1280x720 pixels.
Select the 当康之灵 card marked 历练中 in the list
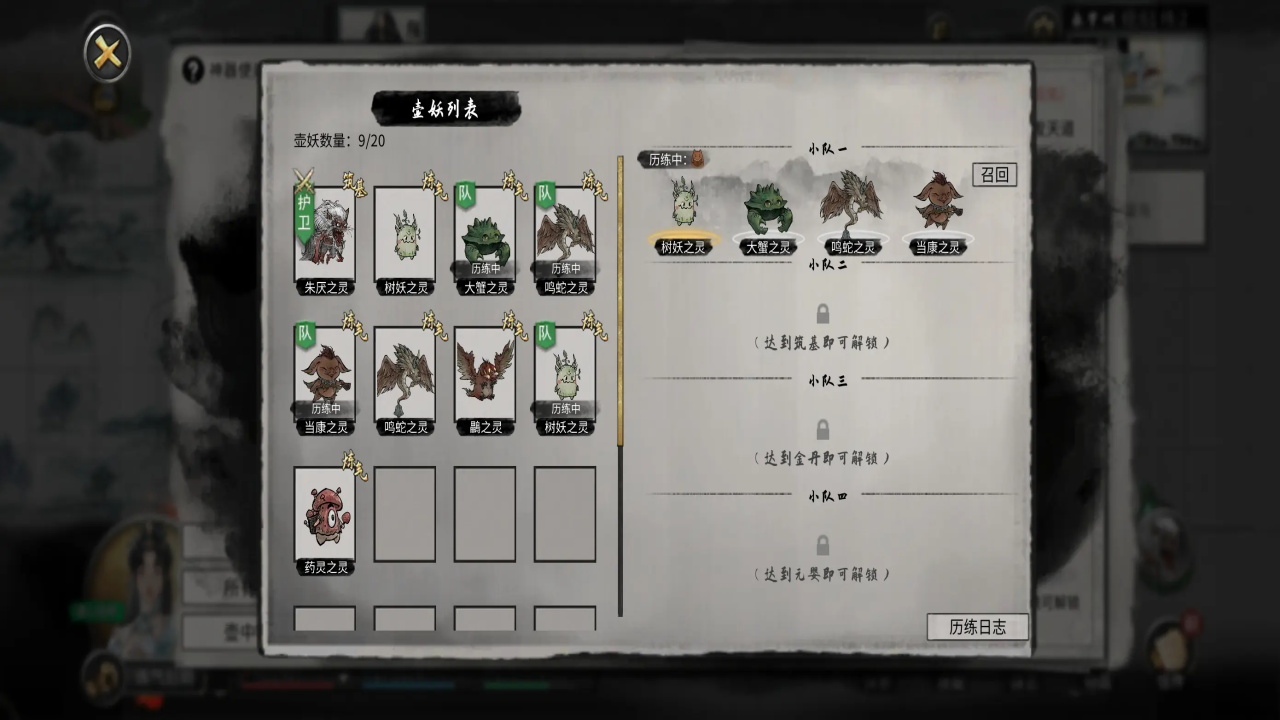324,375
